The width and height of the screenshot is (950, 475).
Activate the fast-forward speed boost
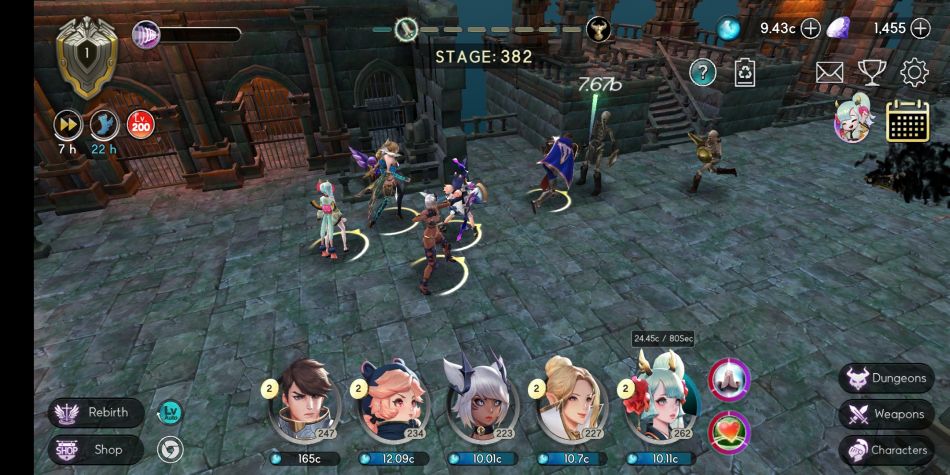point(68,124)
